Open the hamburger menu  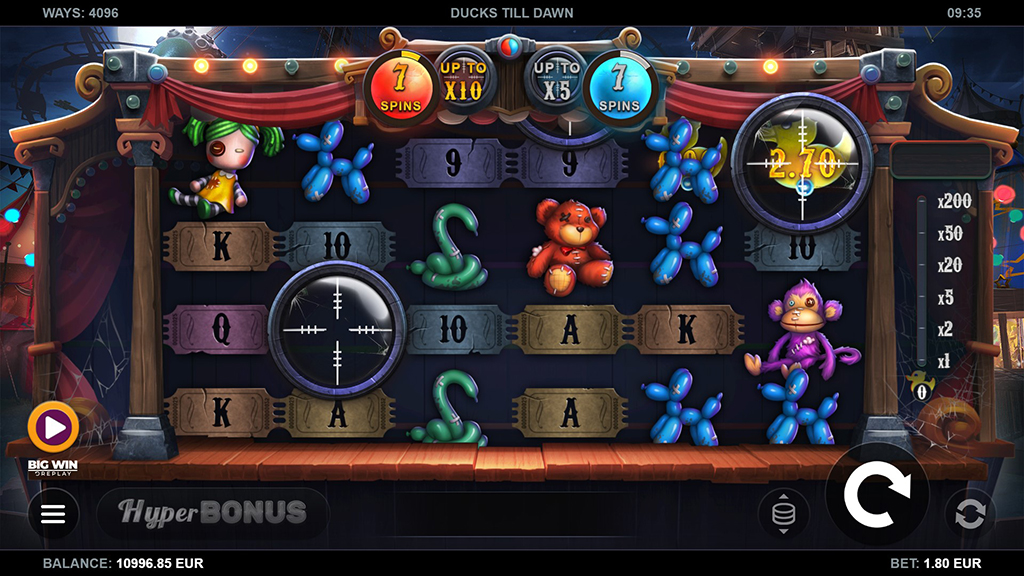pyautogui.click(x=53, y=514)
